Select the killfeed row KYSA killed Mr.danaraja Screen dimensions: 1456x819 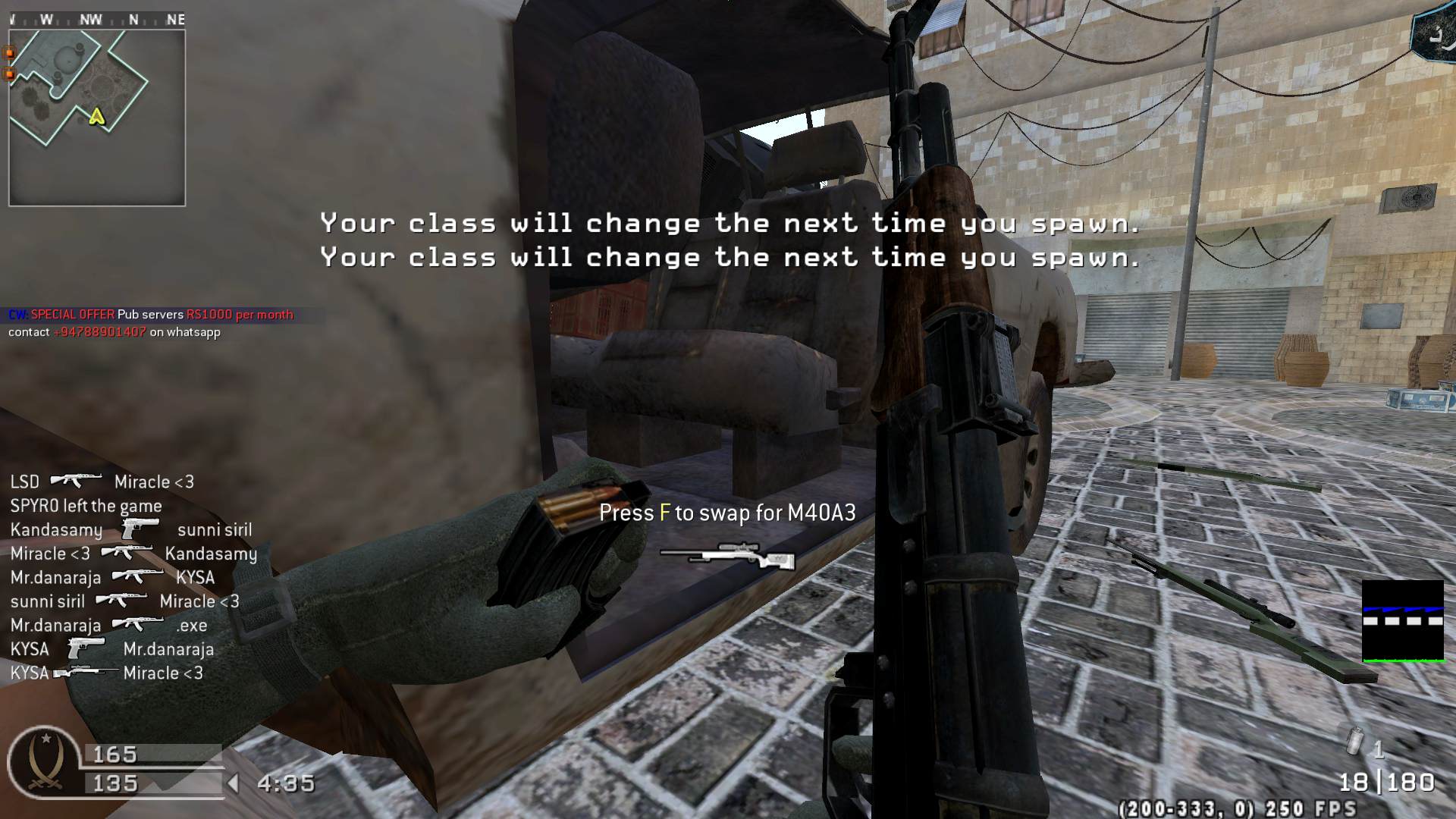(111, 649)
